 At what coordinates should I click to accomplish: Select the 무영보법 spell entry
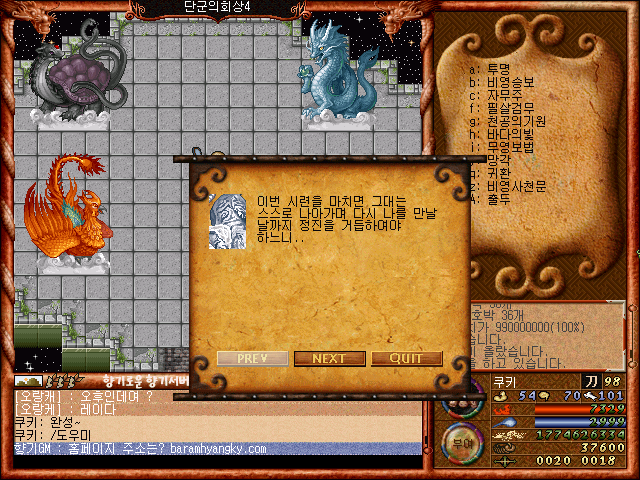click(x=508, y=148)
